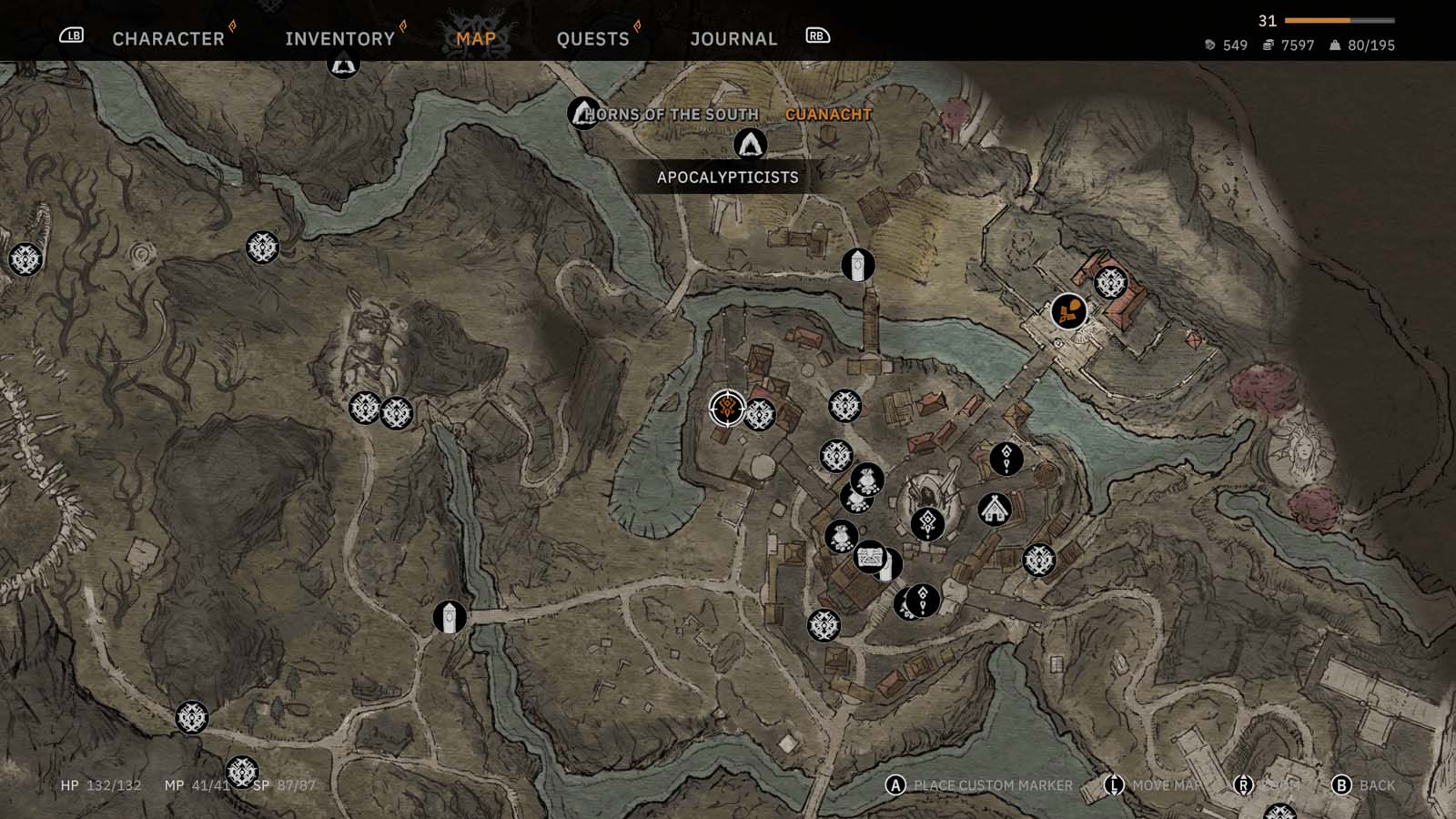
Task: Select the Map tab
Action: coord(476,38)
